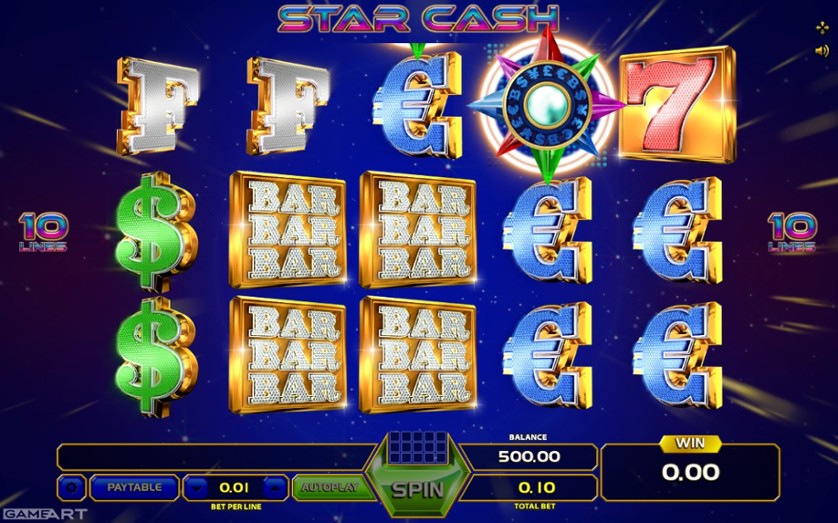The width and height of the screenshot is (838, 523).
Task: Click the right 10 Lines indicator
Action: (792, 231)
